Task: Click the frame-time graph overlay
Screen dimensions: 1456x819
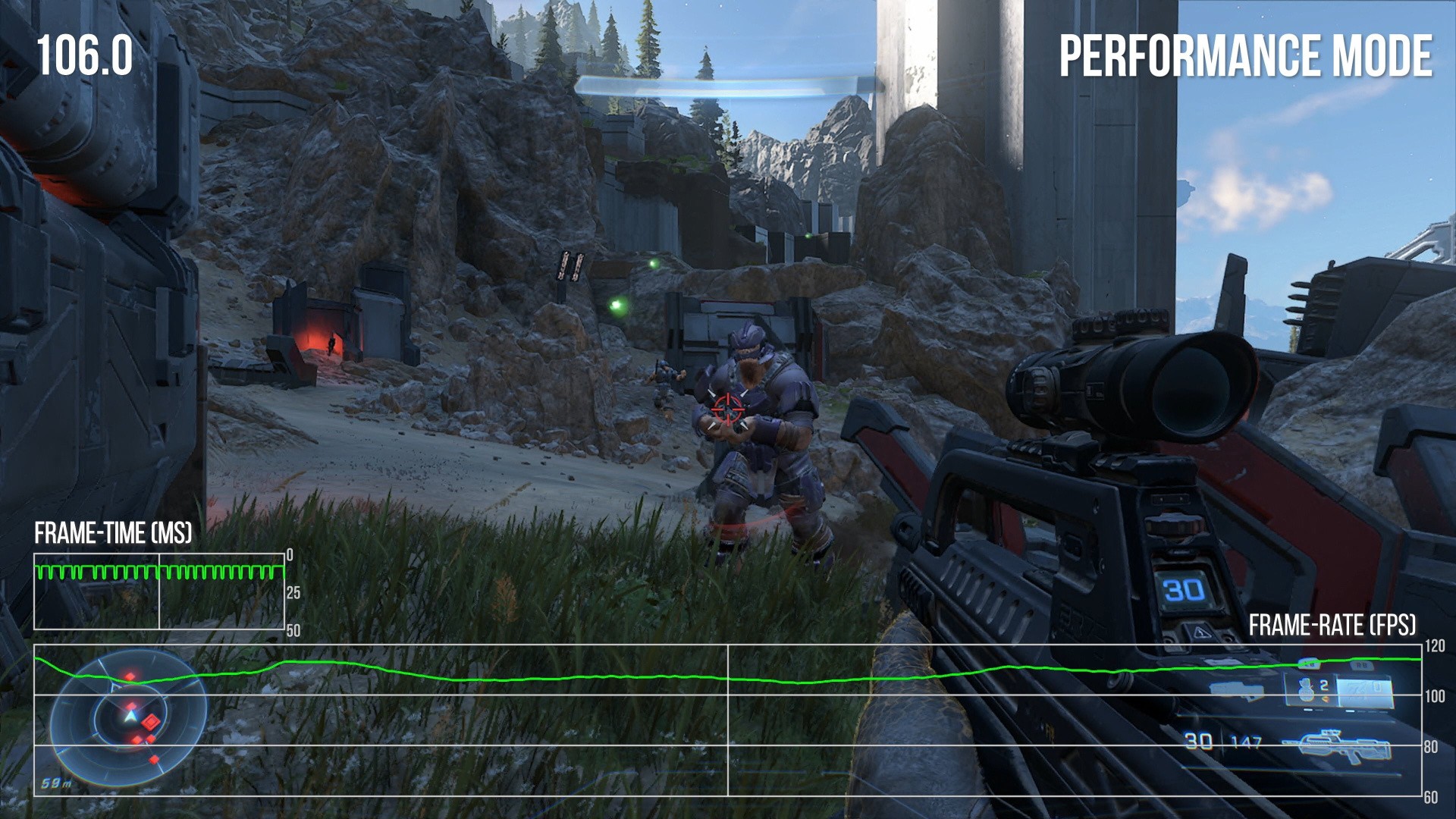Action: [159, 591]
